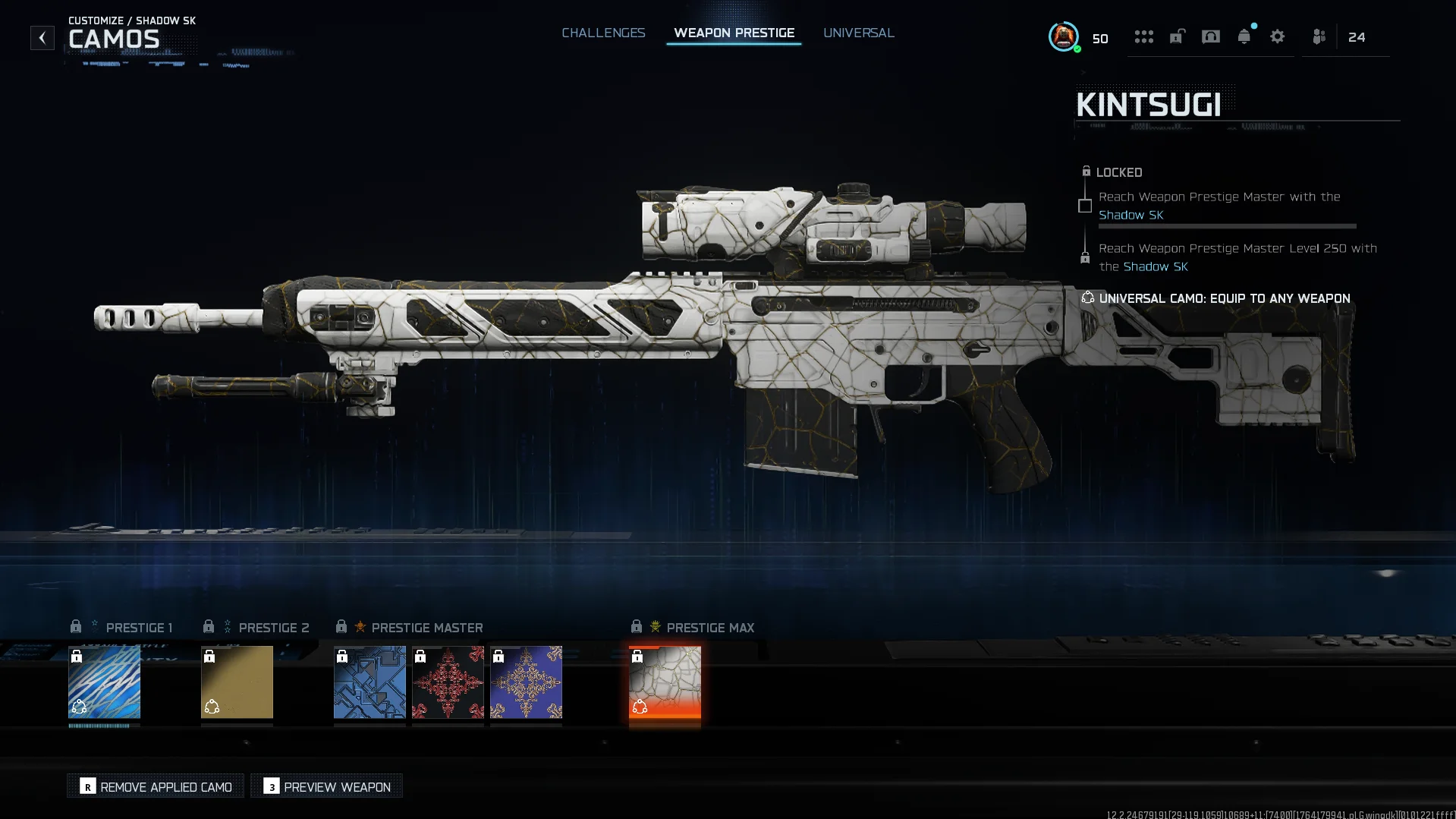
Task: Click the padlock icon in top bar
Action: tap(1177, 36)
